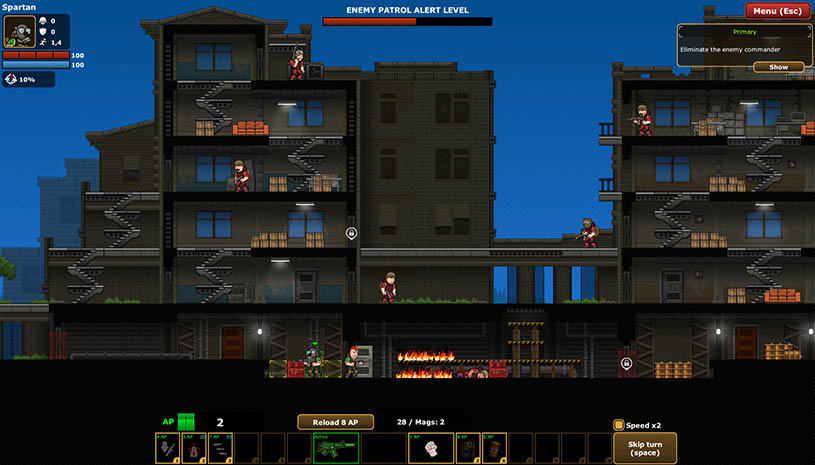End turn with the Skip turn button
Screen dimensions: 815x465
pos(644,448)
